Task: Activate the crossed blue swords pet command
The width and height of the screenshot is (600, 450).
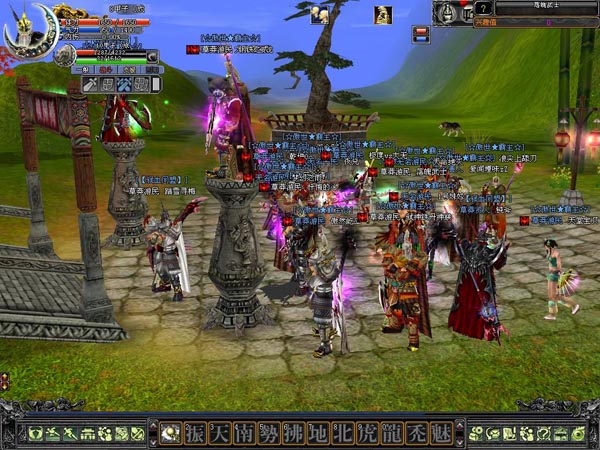Action: (x=122, y=85)
